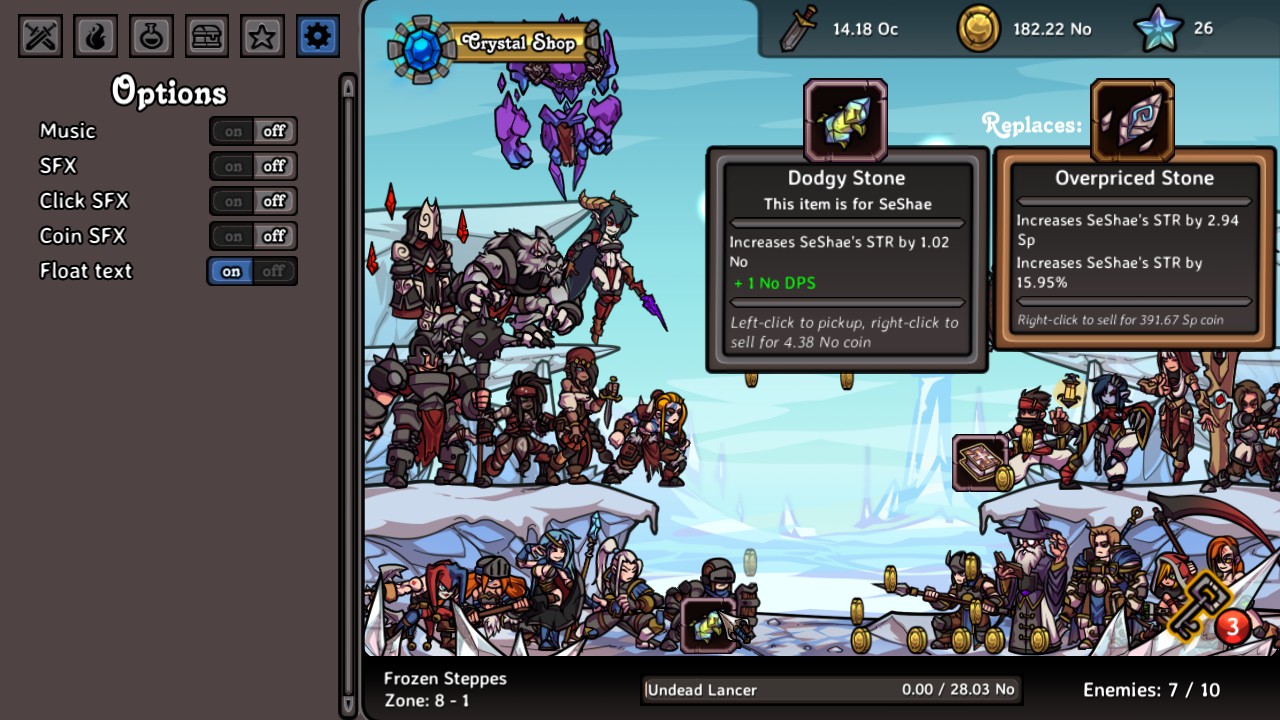Open the treasure chest inventory
This screenshot has width=1280, height=720.
[x=206, y=35]
